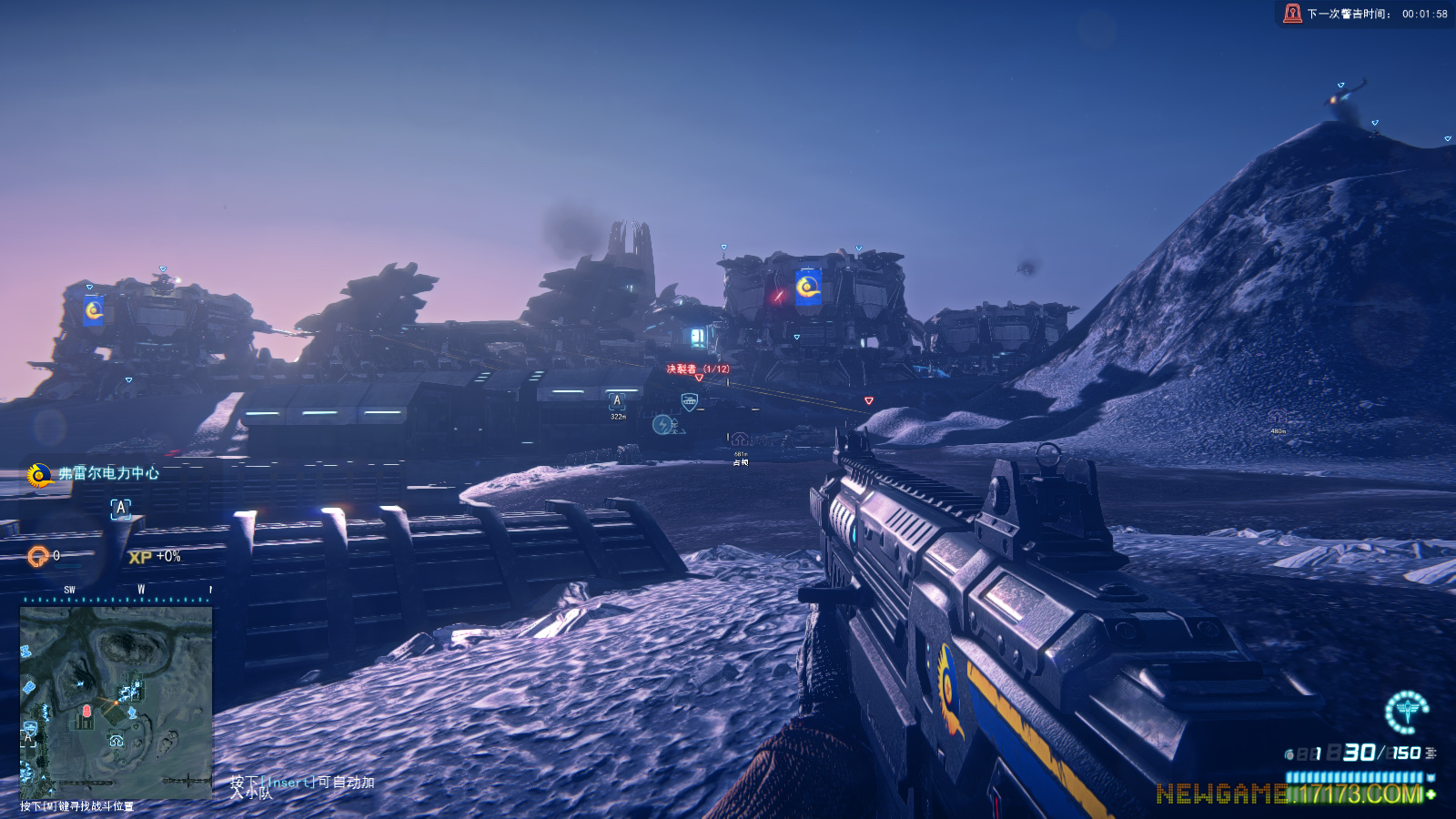
Task: Select the capture point A indicator under facility name
Action: [121, 509]
